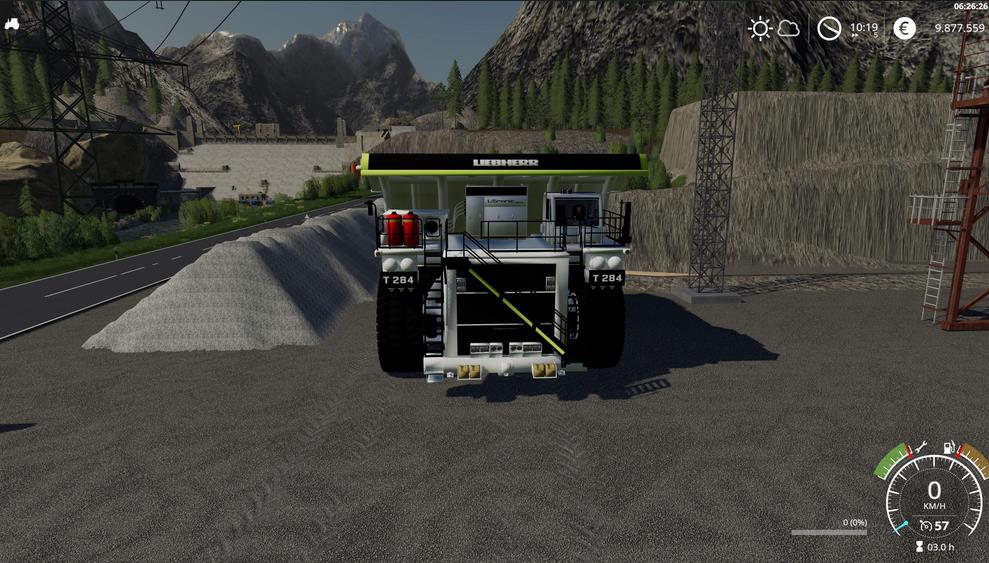Select the wrench damage icon
The image size is (989, 563).
pyautogui.click(x=921, y=446)
